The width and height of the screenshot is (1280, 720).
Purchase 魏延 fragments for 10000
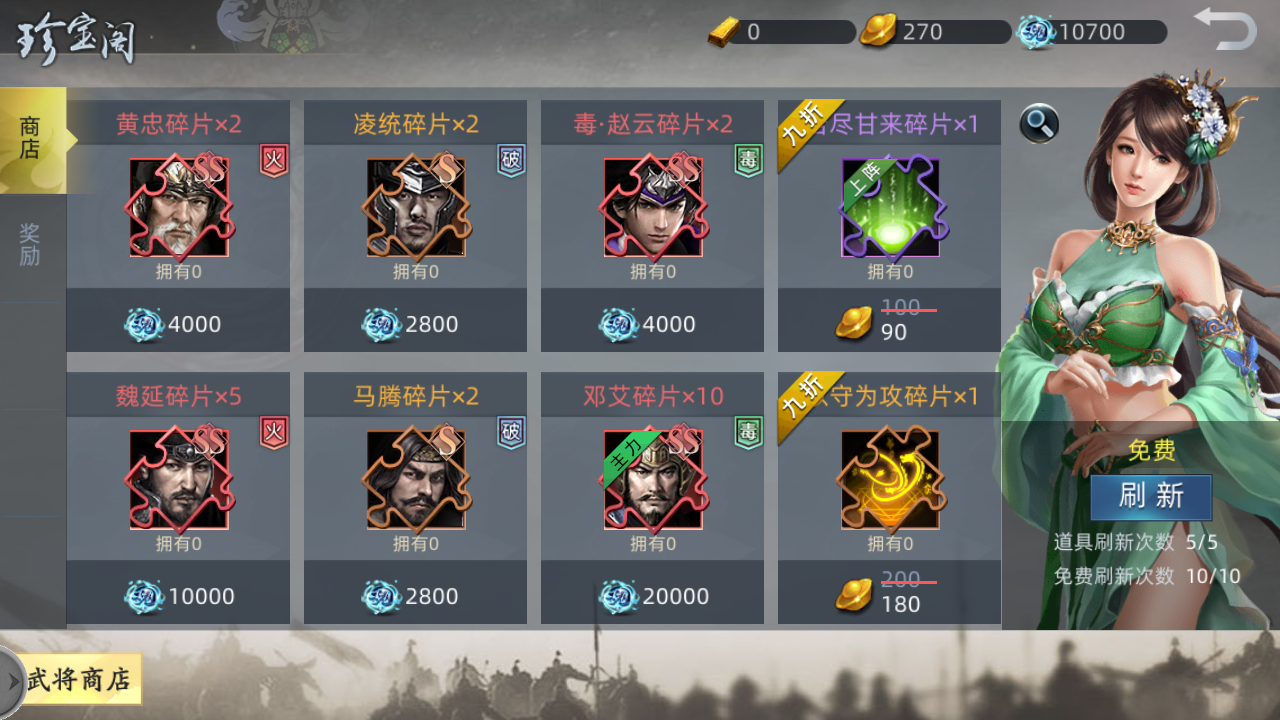pyautogui.click(x=179, y=596)
